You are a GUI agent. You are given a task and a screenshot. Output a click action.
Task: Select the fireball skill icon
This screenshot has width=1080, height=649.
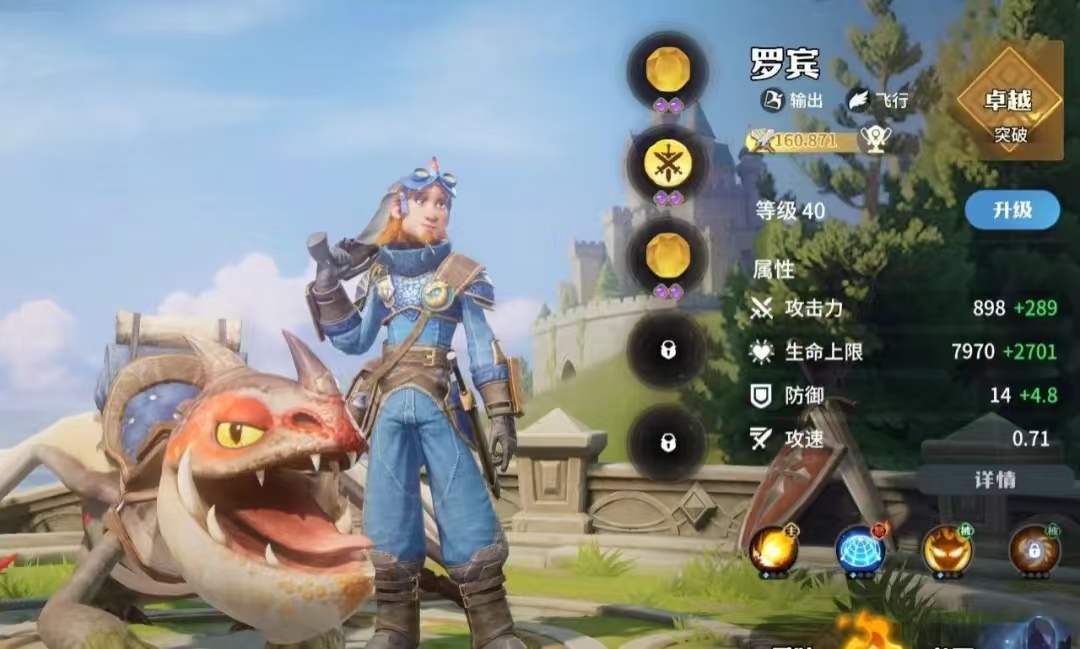772,550
